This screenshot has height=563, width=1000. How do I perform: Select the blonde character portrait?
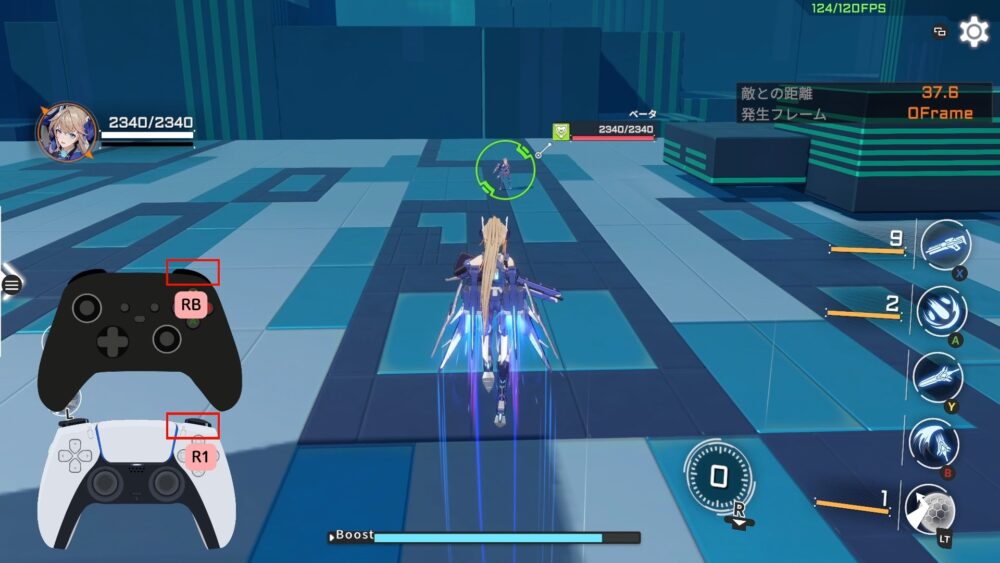67,133
